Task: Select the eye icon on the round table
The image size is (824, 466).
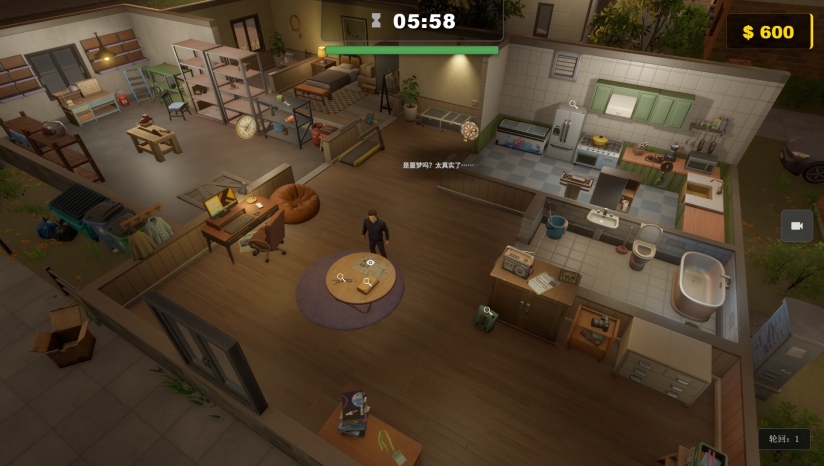Action: [370, 262]
